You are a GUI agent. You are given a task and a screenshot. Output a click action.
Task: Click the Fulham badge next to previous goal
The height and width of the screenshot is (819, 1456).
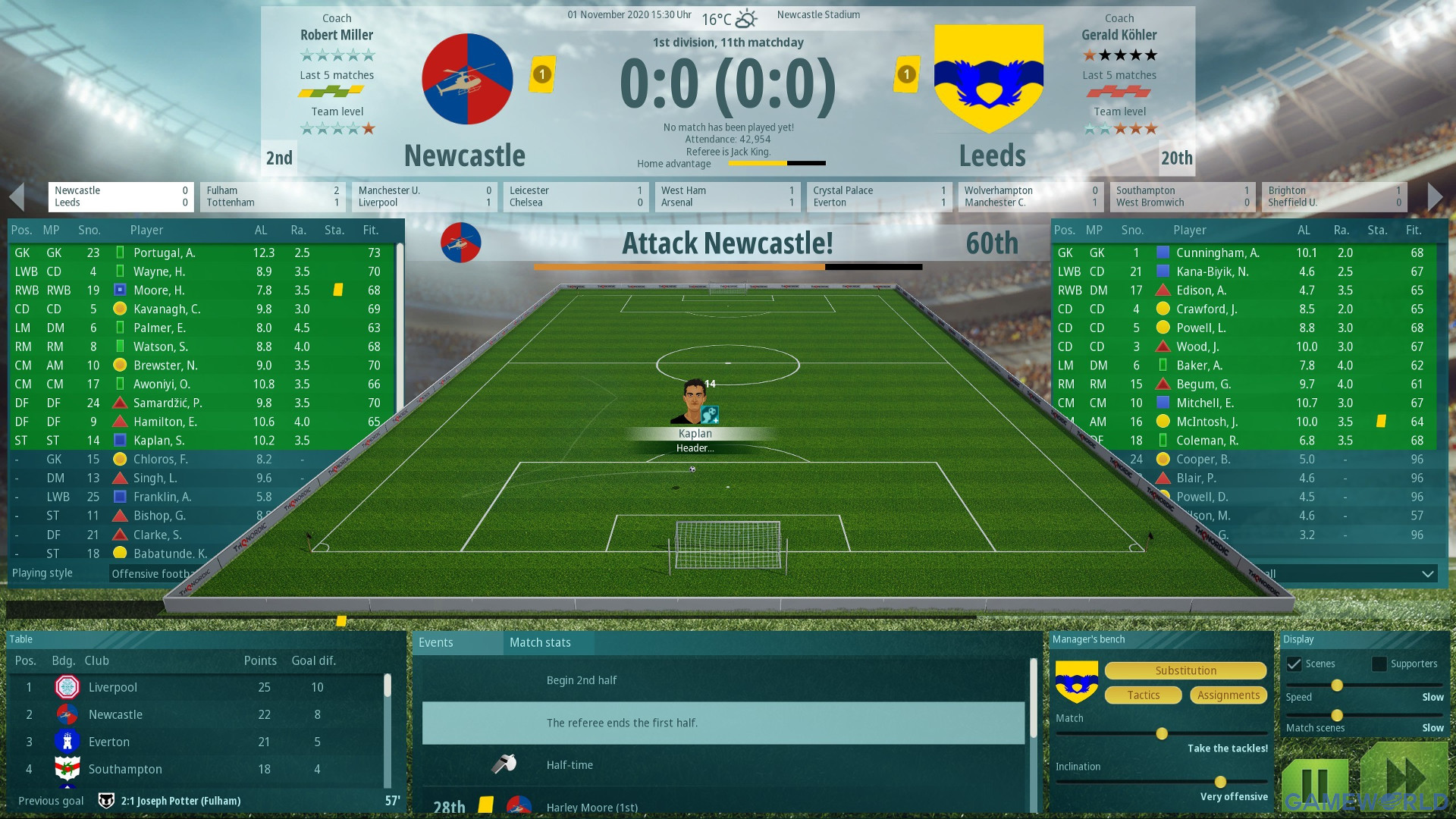[x=105, y=800]
